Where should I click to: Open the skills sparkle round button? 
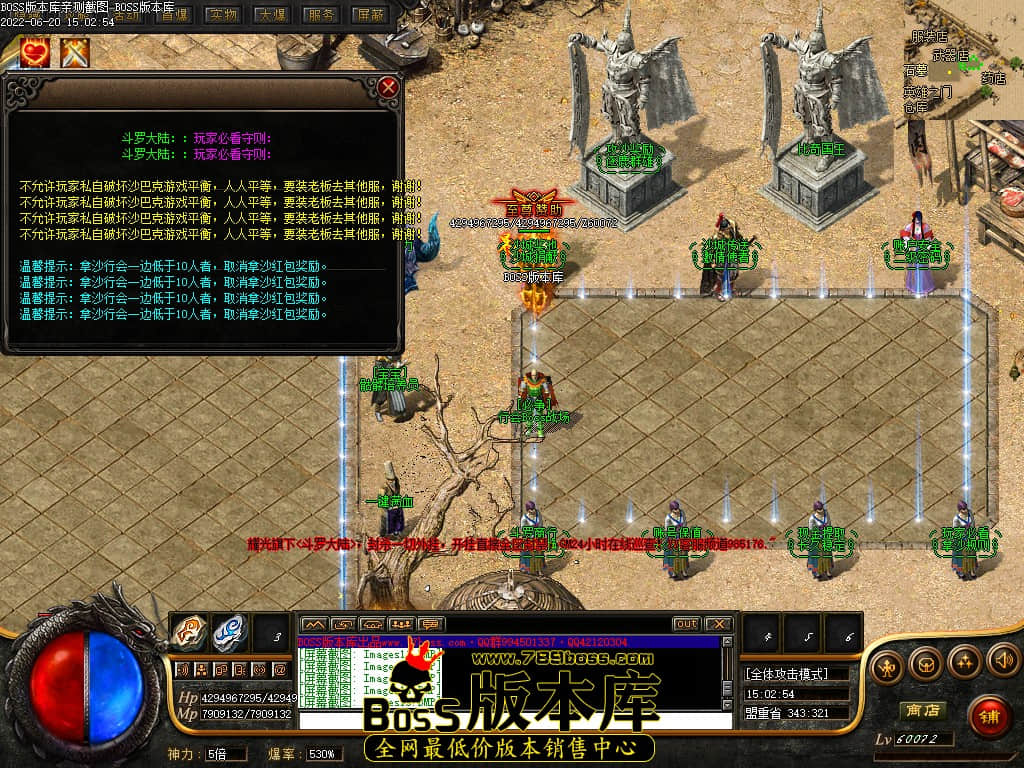[x=965, y=660]
